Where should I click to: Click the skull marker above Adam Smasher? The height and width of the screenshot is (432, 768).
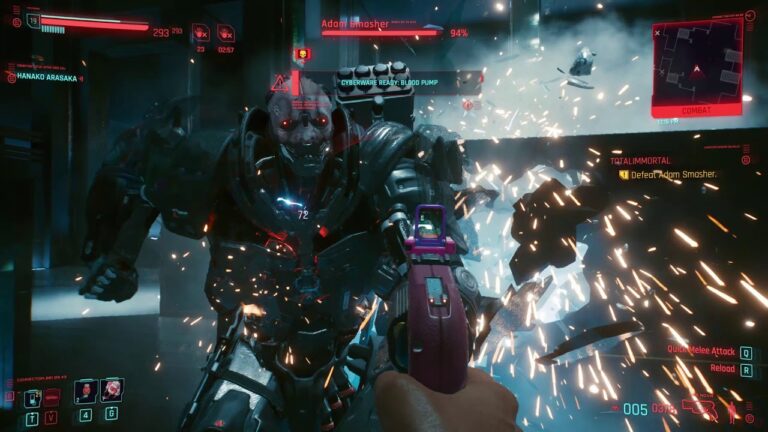[x=299, y=53]
